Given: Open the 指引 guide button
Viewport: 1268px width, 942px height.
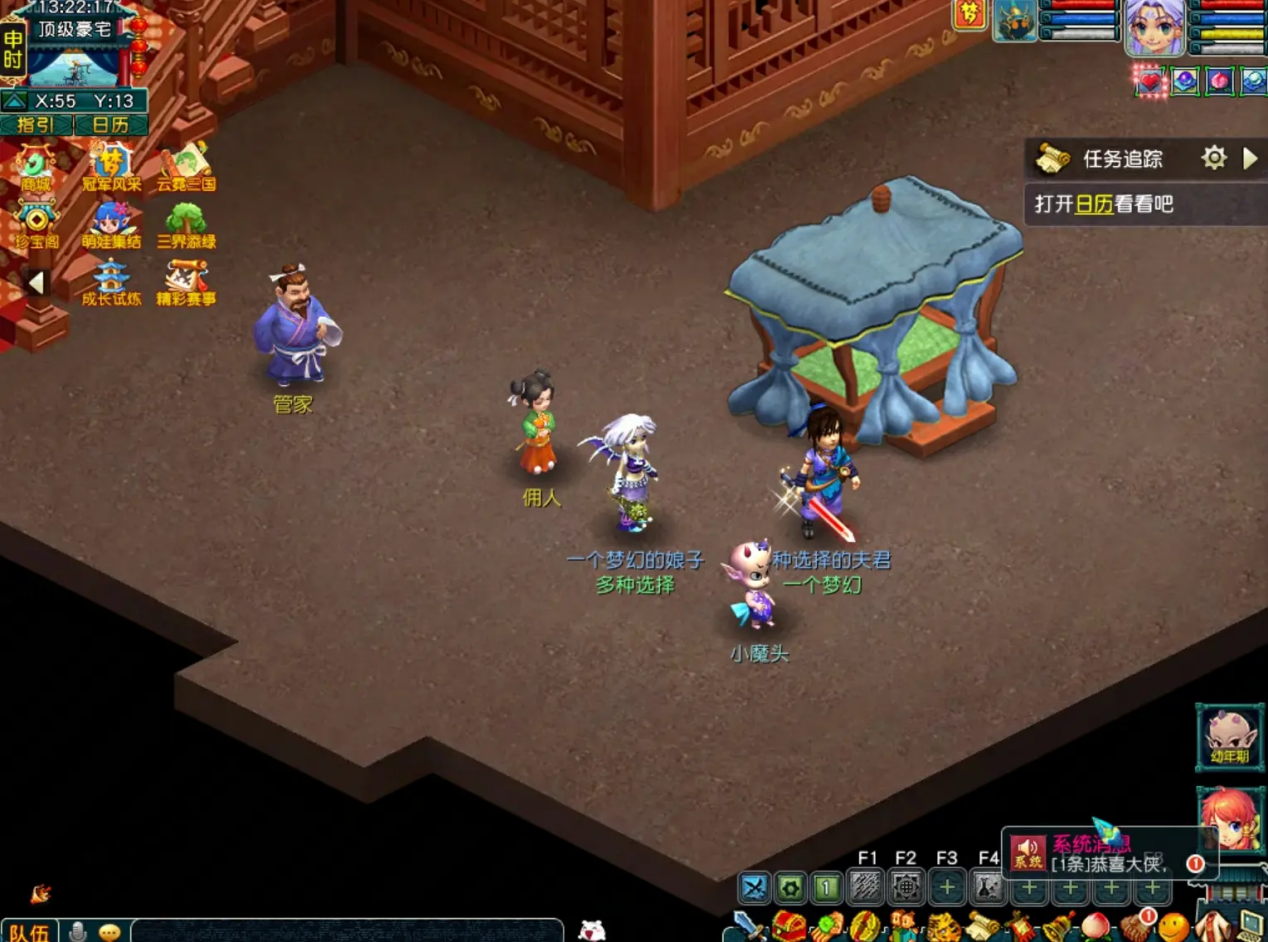Looking at the screenshot, I should coord(36,125).
